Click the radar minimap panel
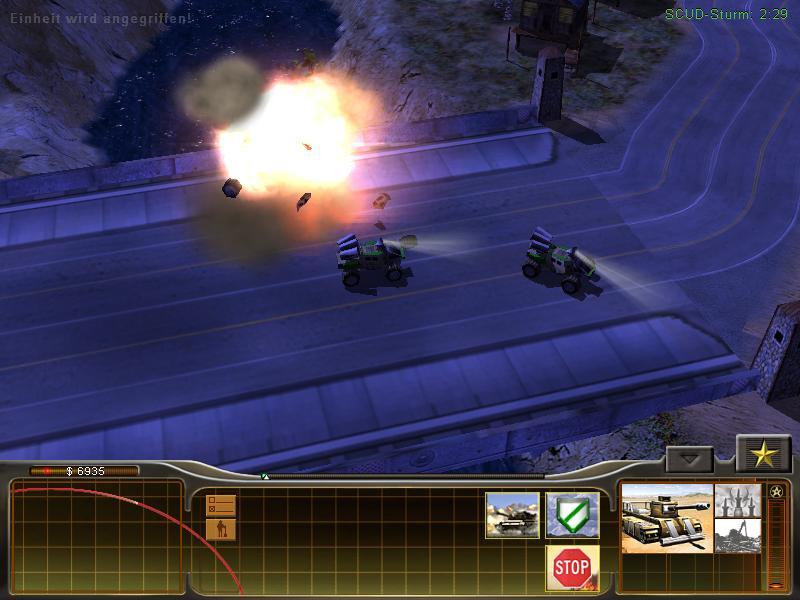Image resolution: width=800 pixels, height=600 pixels. (x=97, y=537)
